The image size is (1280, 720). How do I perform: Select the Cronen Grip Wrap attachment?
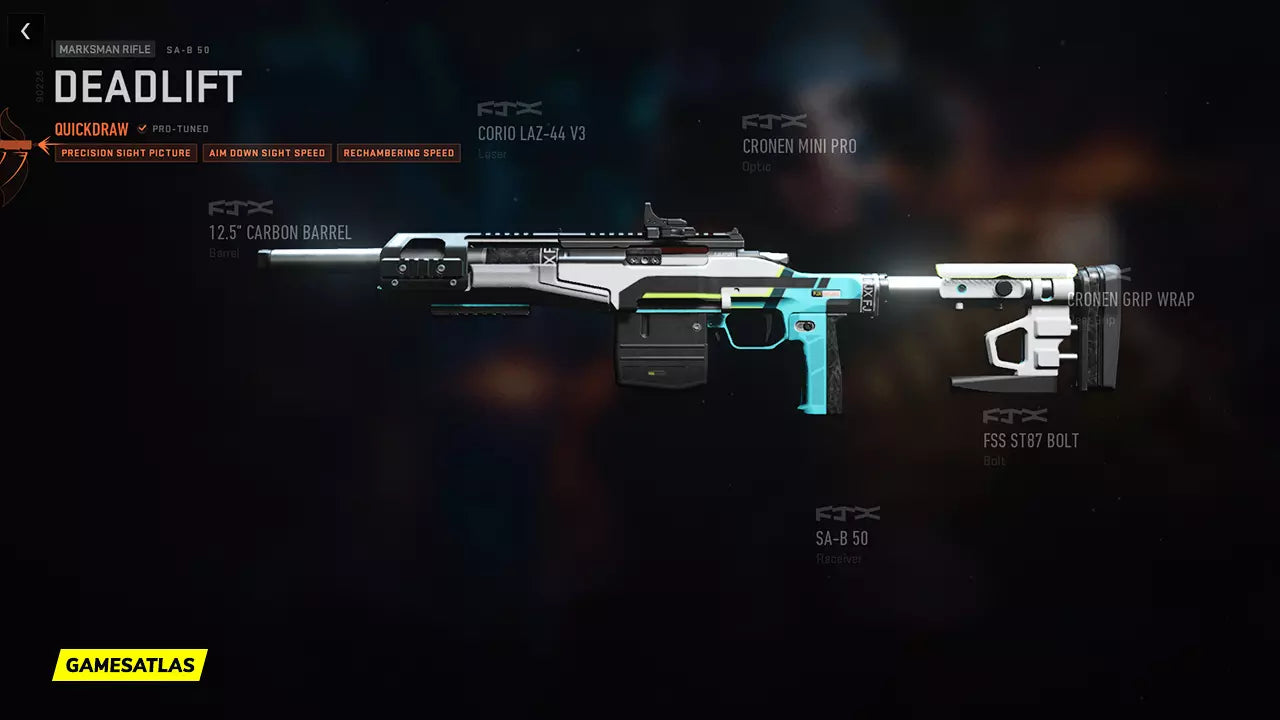point(1131,299)
